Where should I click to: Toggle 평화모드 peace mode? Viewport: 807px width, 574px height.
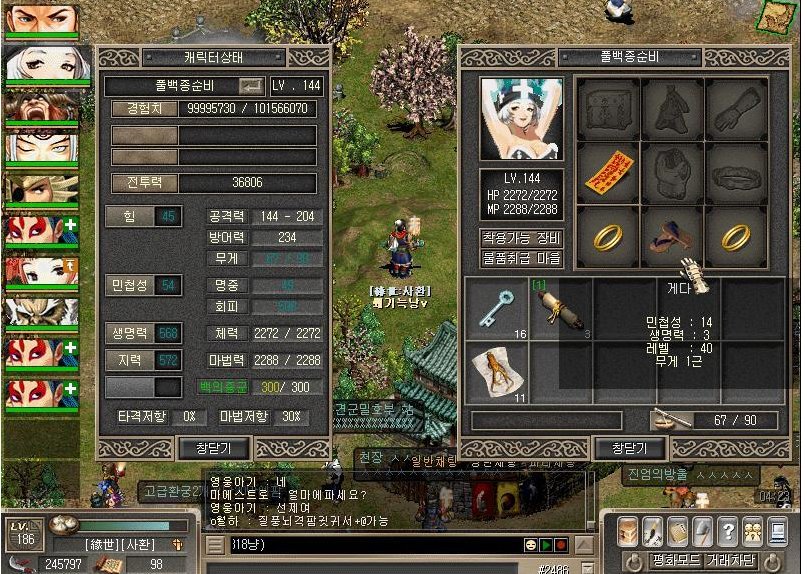tap(675, 560)
